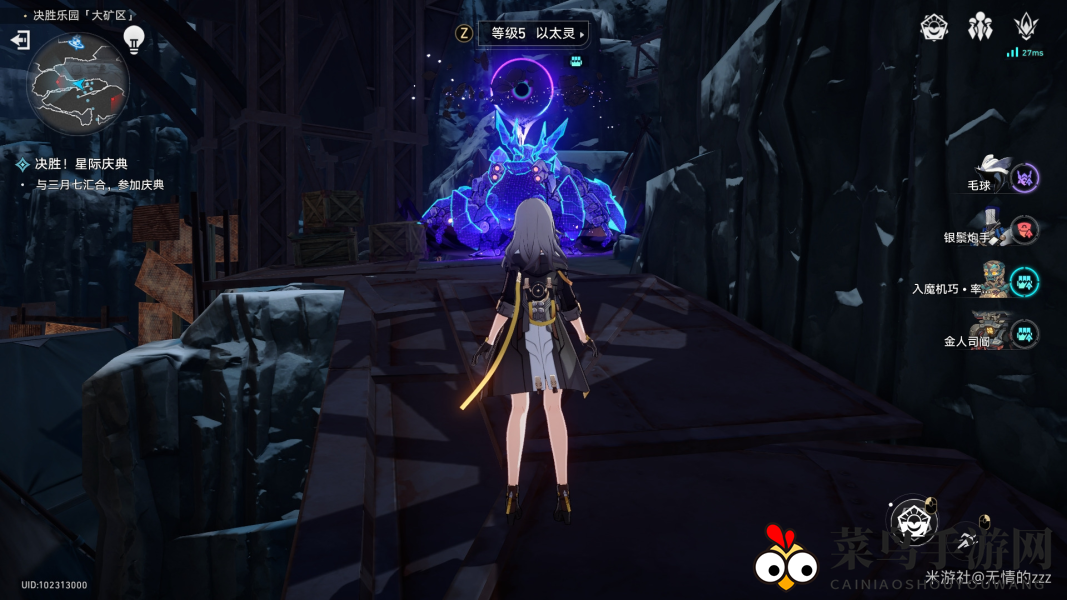Click the three-figure team icon in the top-right row
The image size is (1067, 600).
click(980, 27)
